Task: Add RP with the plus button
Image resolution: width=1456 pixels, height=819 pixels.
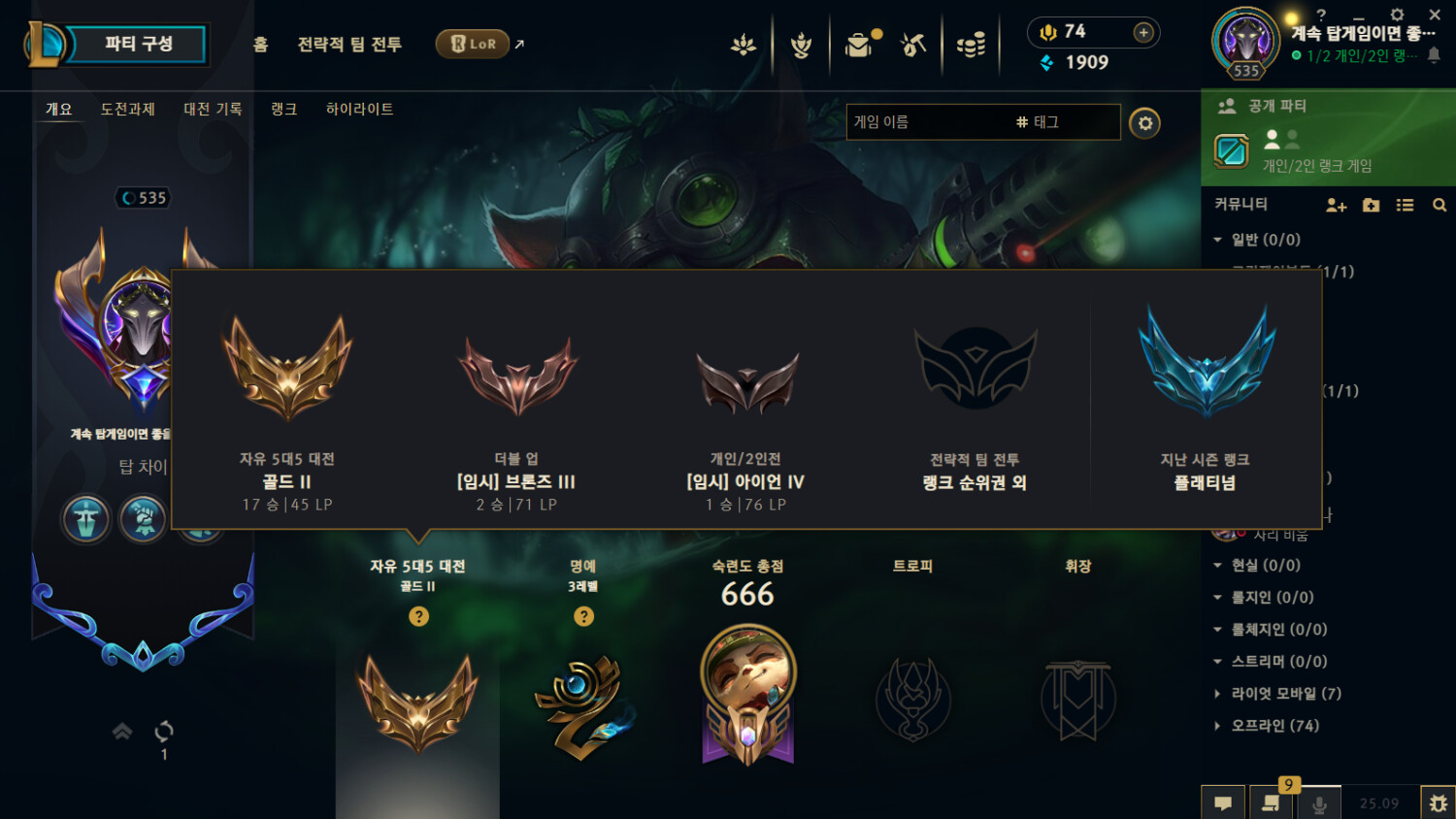Action: tap(1143, 32)
